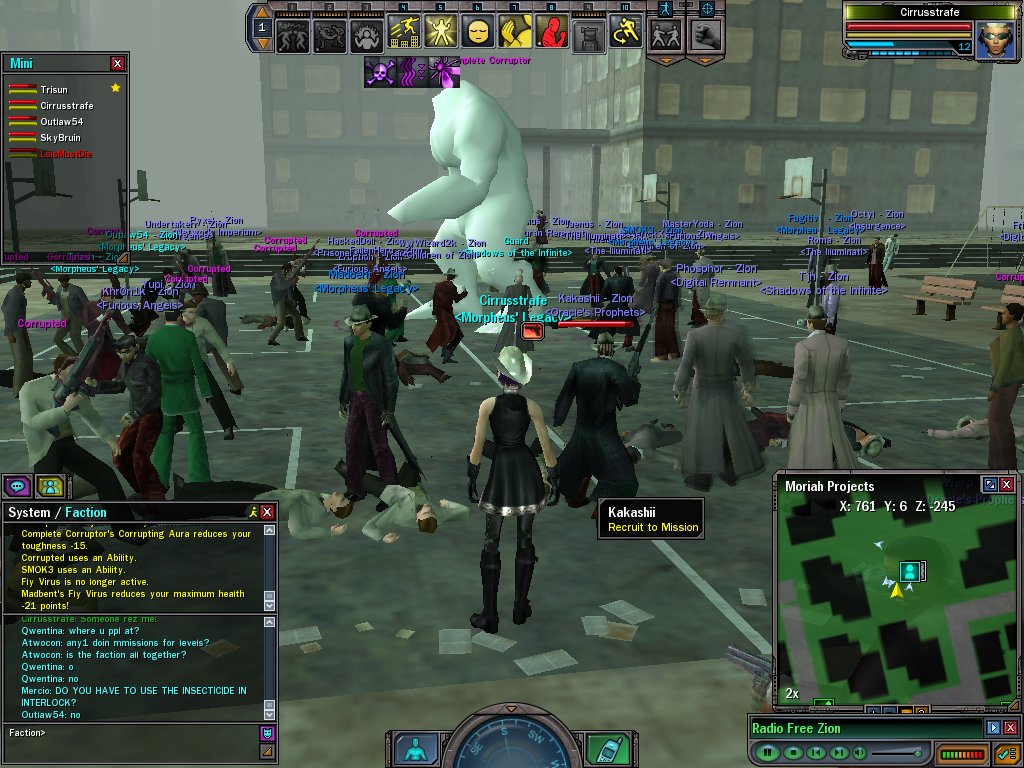Close the Radio Free Zion player
1024x768 pixels.
pos(1010,728)
